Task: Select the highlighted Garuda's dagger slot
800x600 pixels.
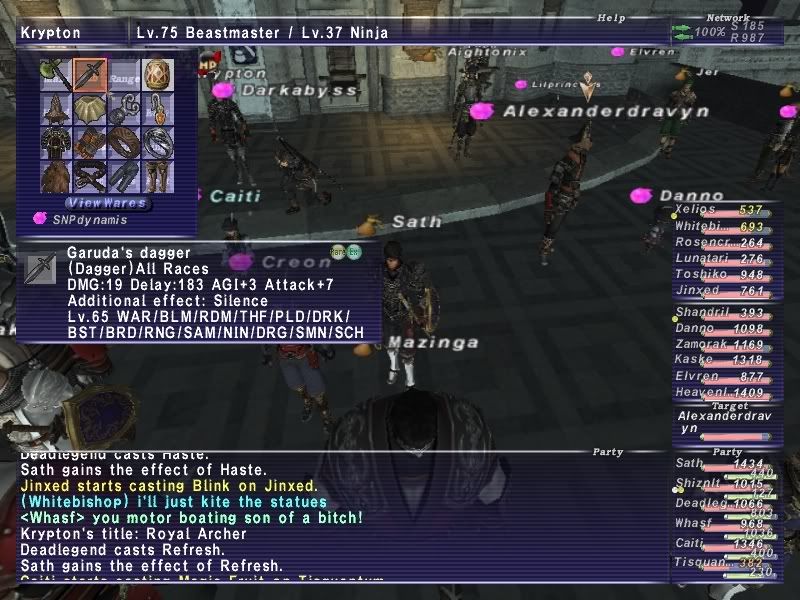Action: (x=90, y=74)
